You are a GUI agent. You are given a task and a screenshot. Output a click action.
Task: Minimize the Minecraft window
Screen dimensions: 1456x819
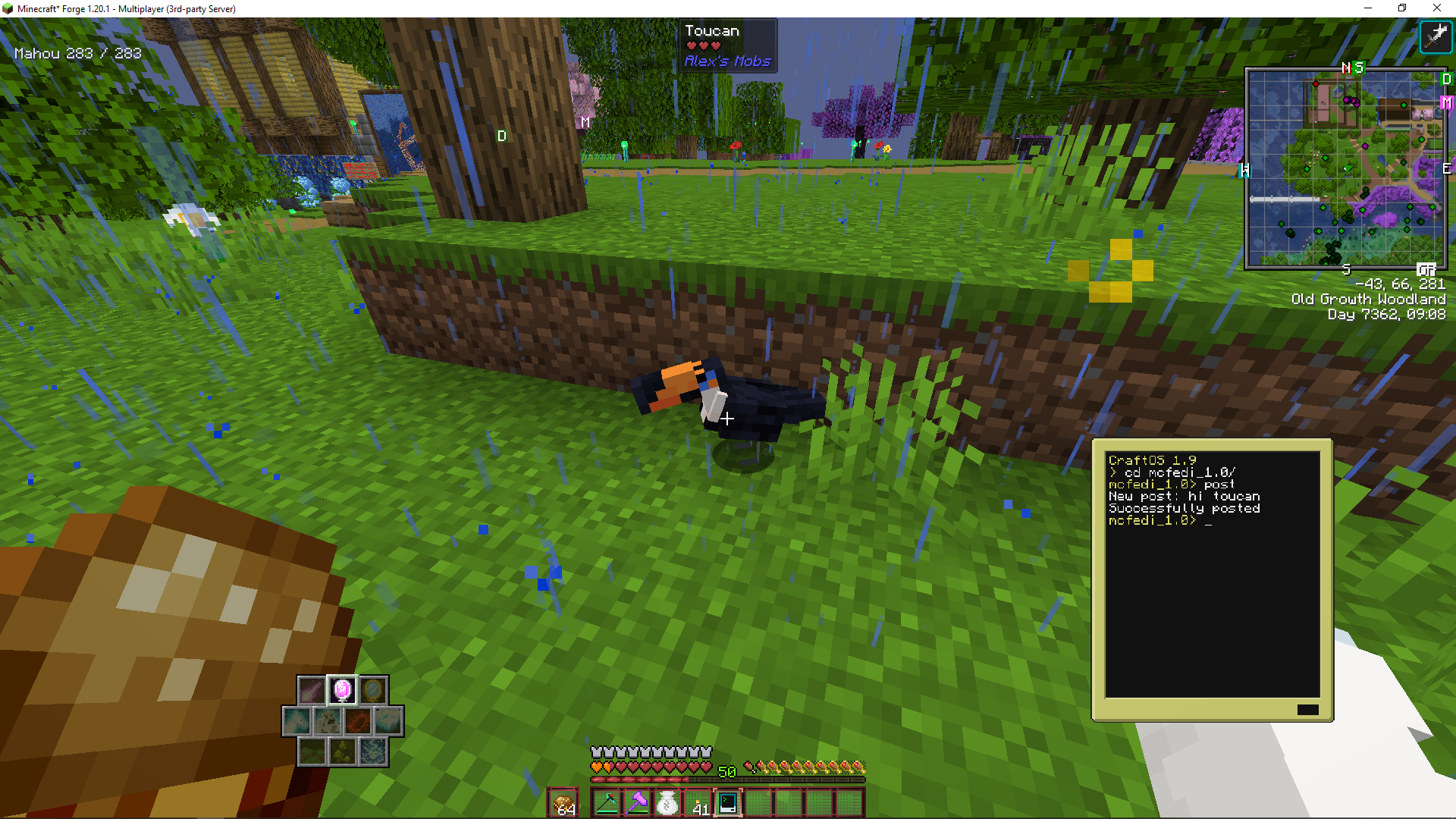point(1368,8)
